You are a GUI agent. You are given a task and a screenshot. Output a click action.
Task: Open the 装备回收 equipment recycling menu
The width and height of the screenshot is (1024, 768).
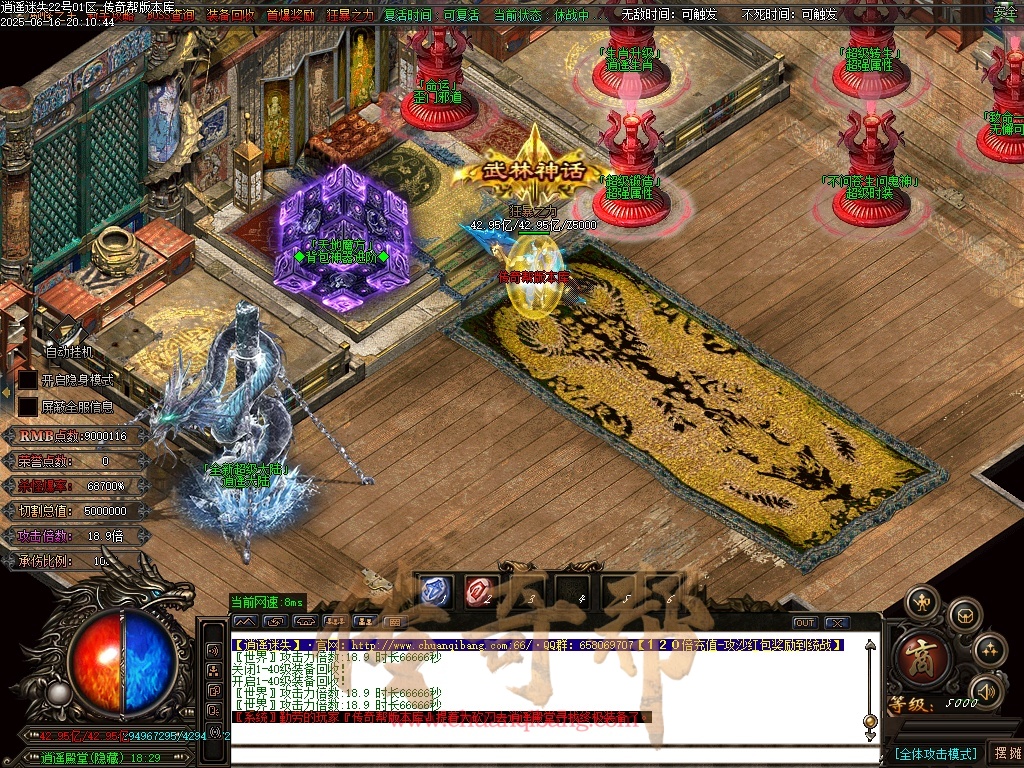click(x=231, y=16)
